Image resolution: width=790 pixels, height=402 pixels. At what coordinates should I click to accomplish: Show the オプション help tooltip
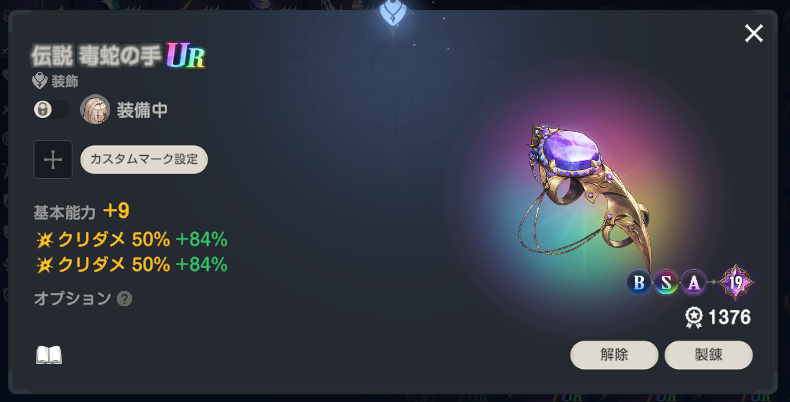tap(125, 298)
